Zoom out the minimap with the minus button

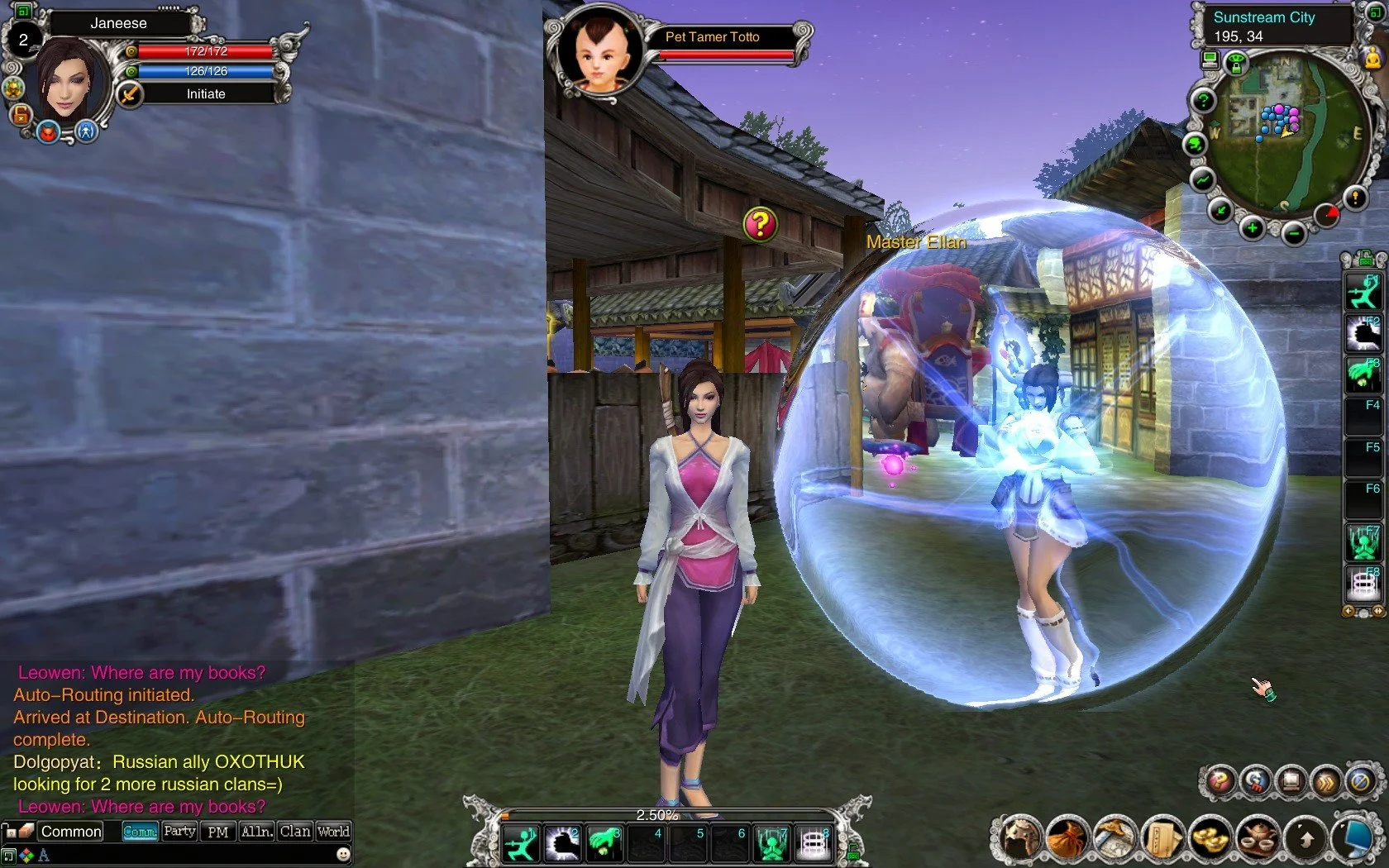tap(1294, 234)
